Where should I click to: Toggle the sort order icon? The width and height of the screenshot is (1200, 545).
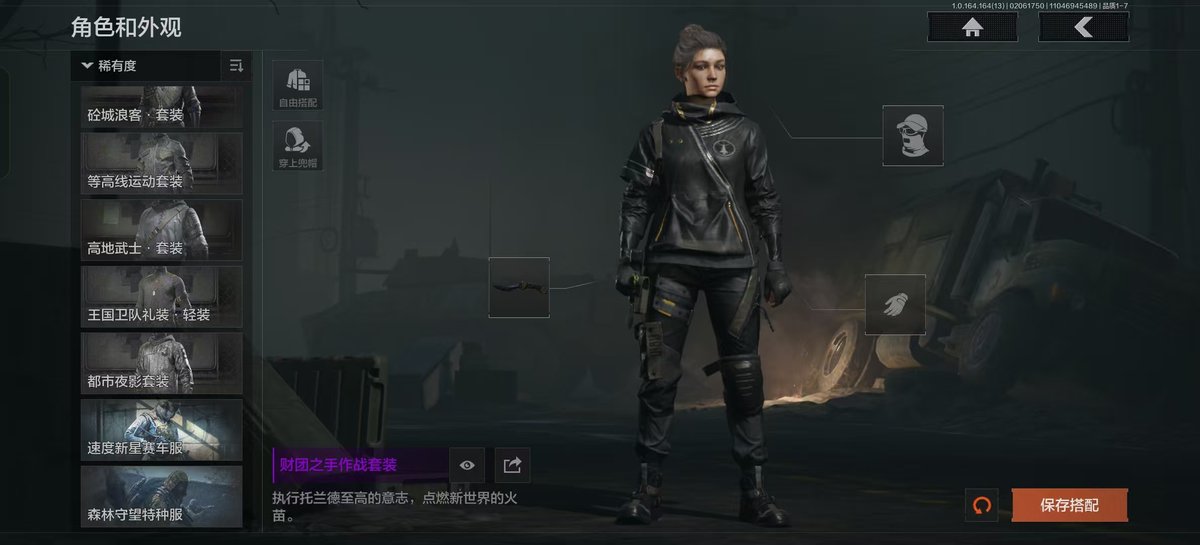(236, 66)
